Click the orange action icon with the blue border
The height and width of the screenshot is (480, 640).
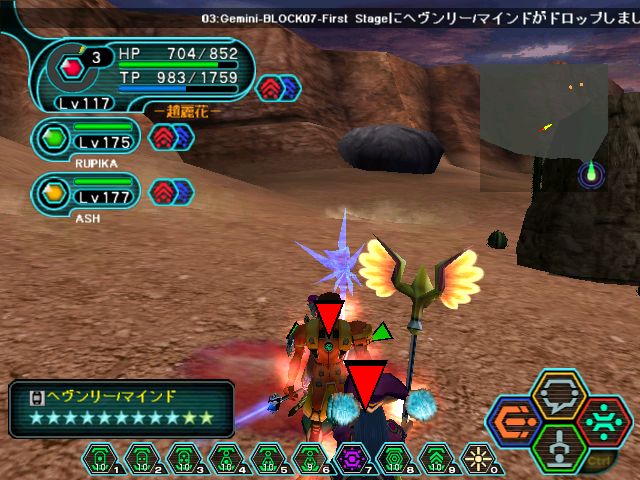tap(516, 422)
